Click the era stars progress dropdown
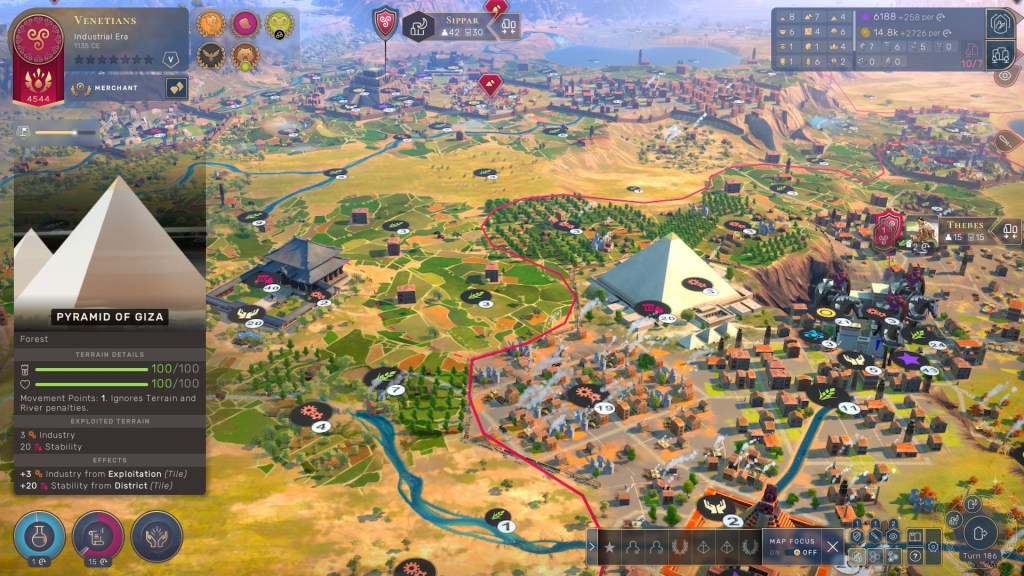 pos(170,59)
